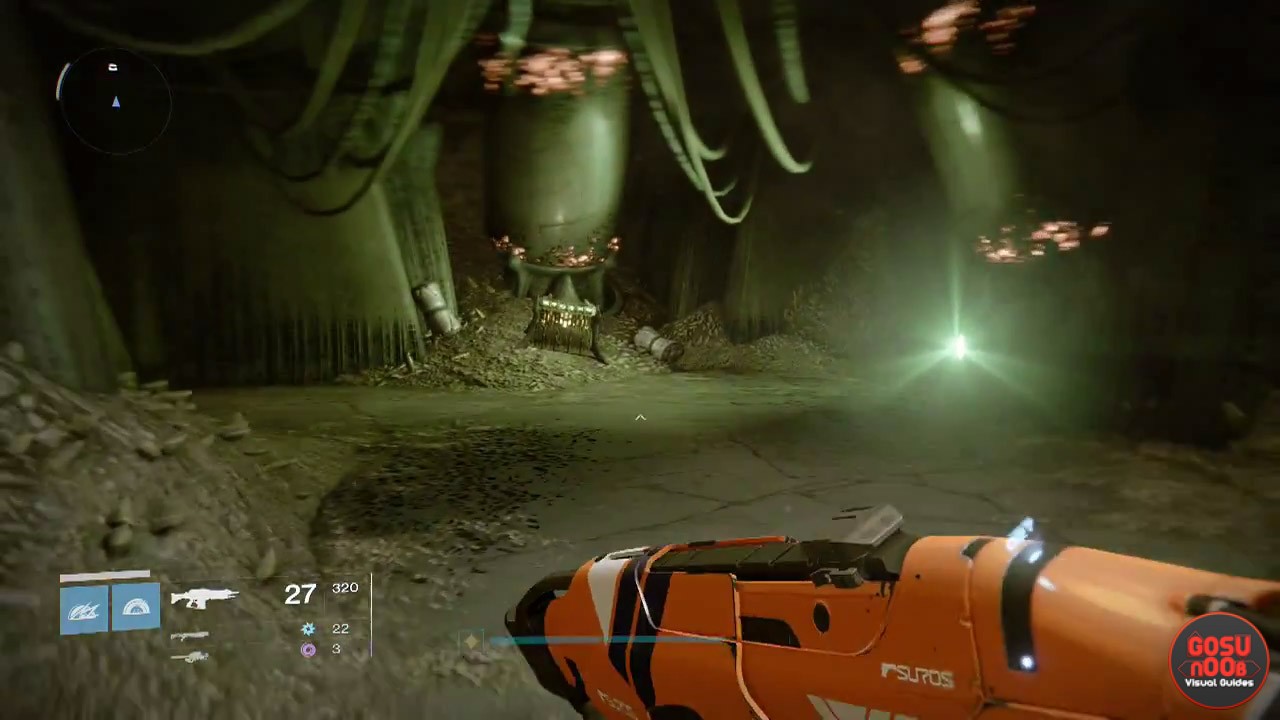Select the equipped auto rifle weapon icon

coord(205,597)
